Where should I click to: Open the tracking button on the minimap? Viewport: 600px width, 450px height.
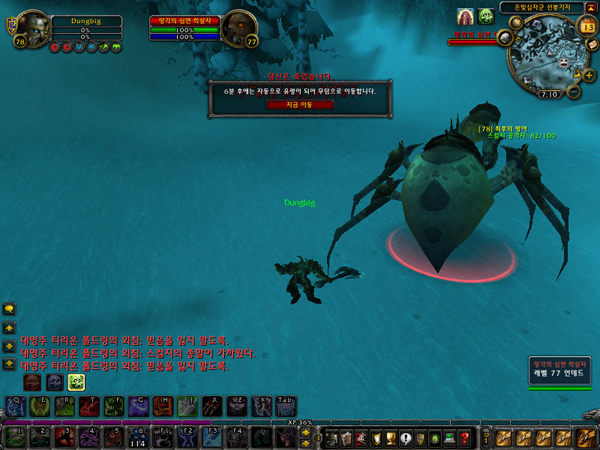(x=505, y=38)
